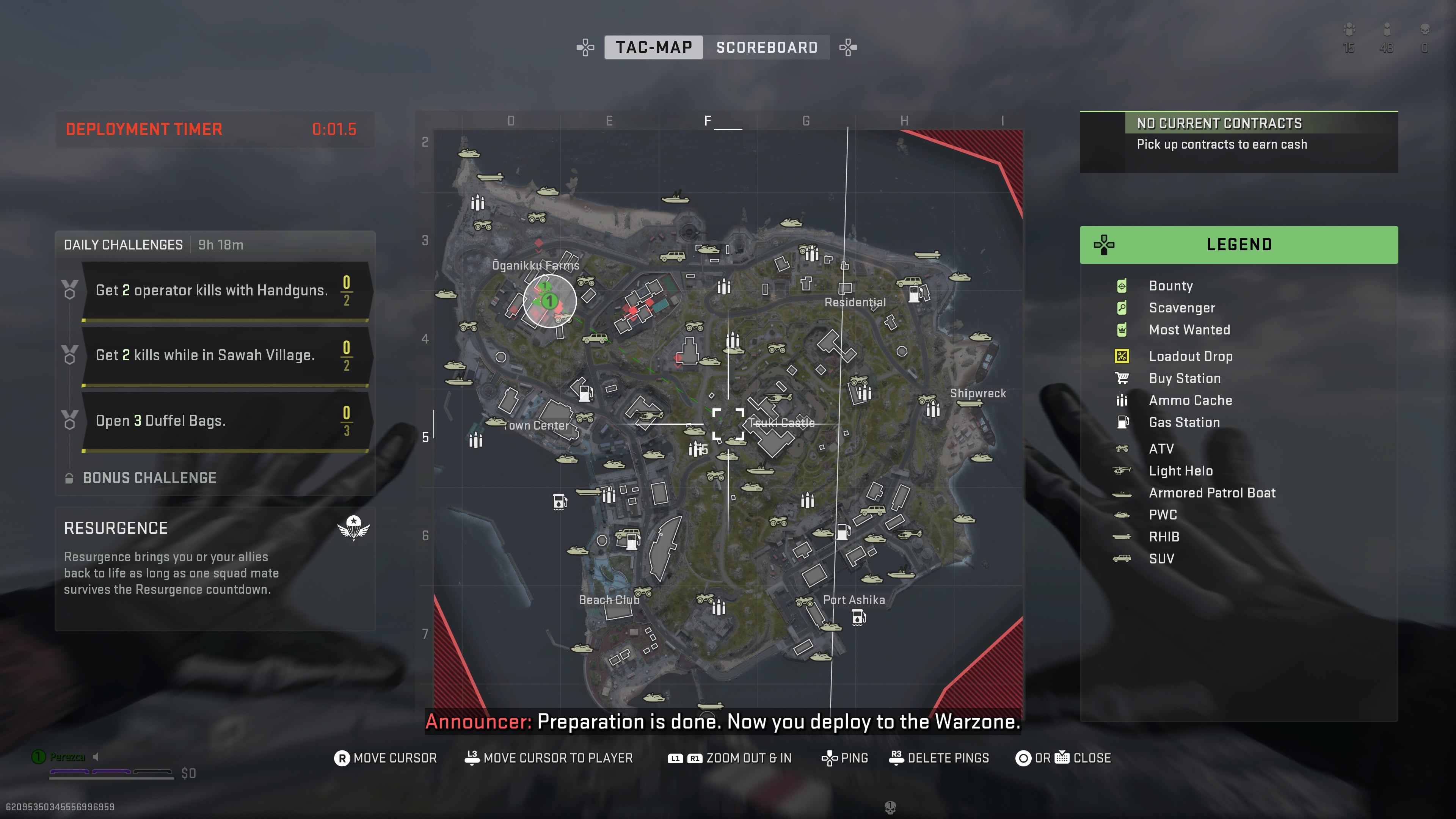Click the Ammo Cache icon in Legend
The height and width of the screenshot is (819, 1456).
tap(1122, 400)
